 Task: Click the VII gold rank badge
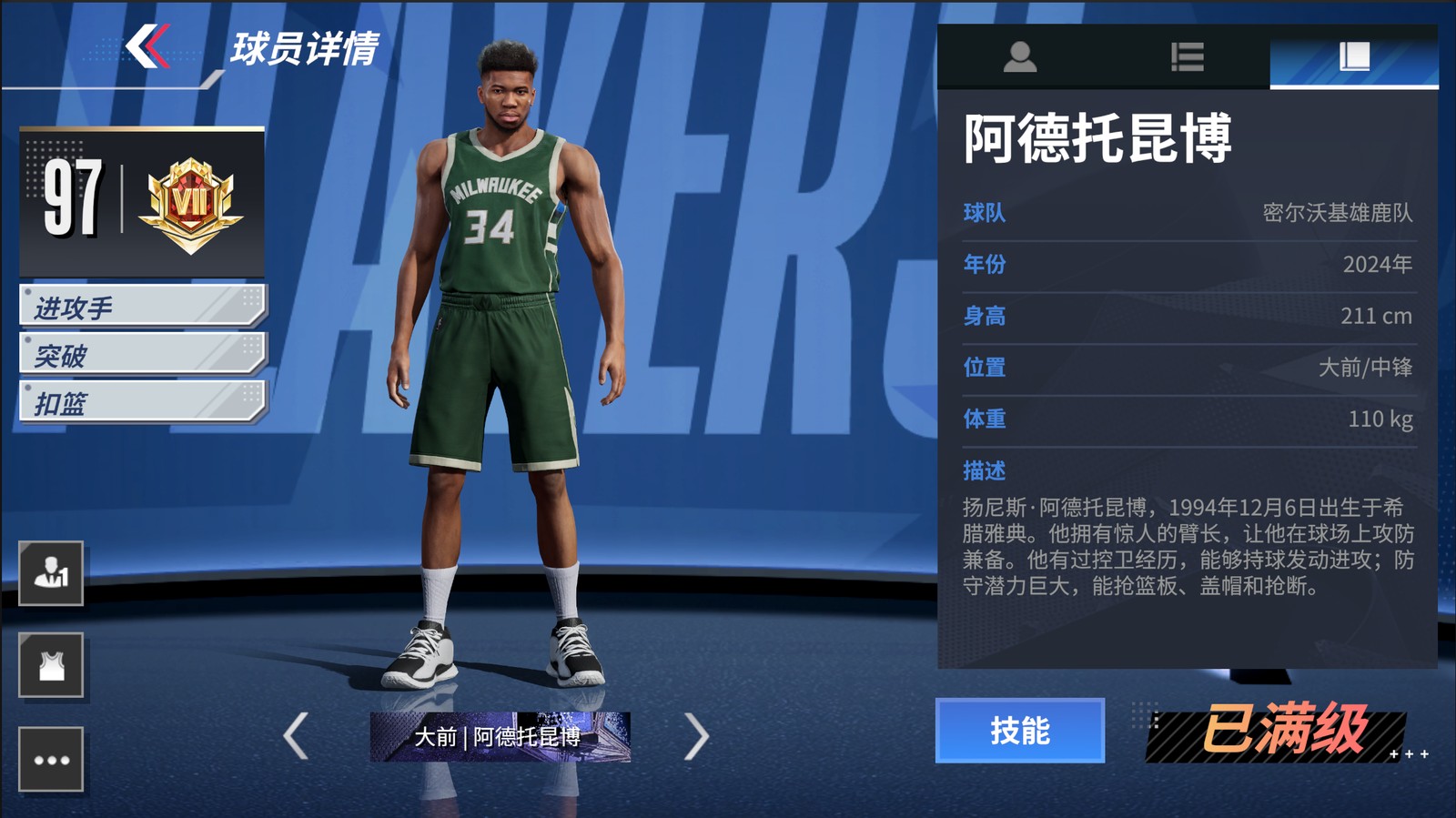pyautogui.click(x=191, y=204)
